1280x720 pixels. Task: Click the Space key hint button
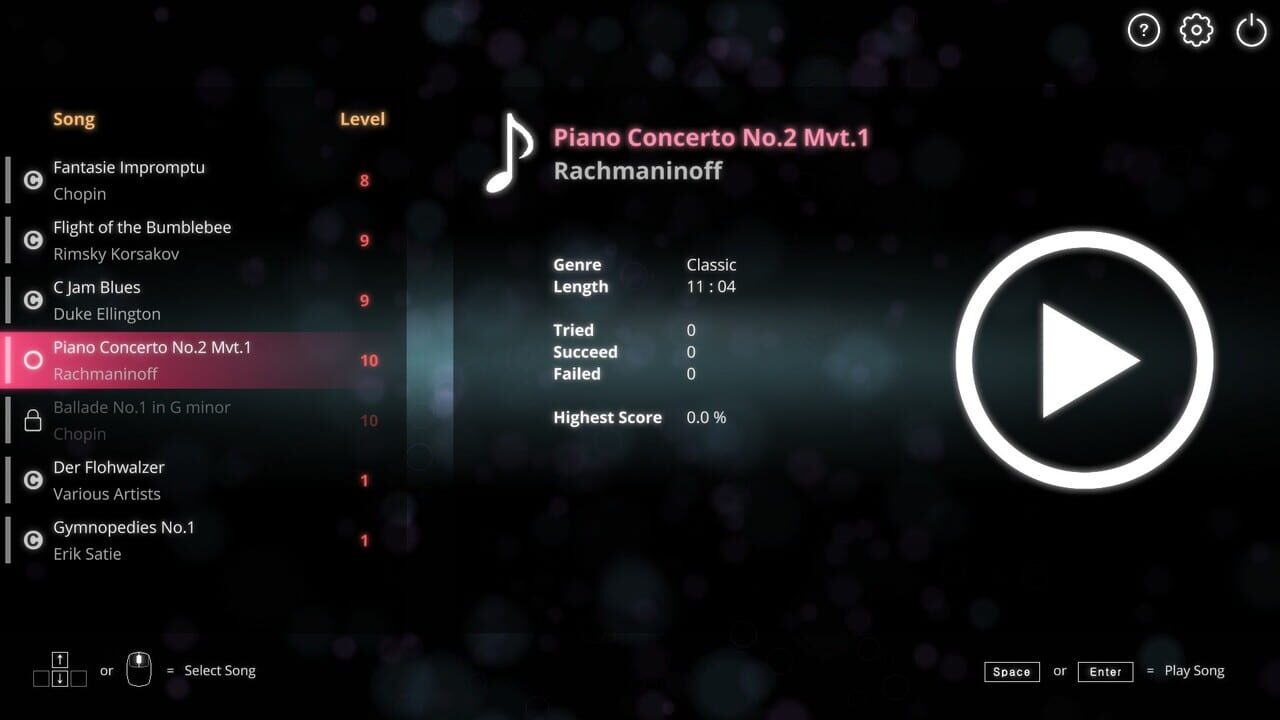[1012, 671]
